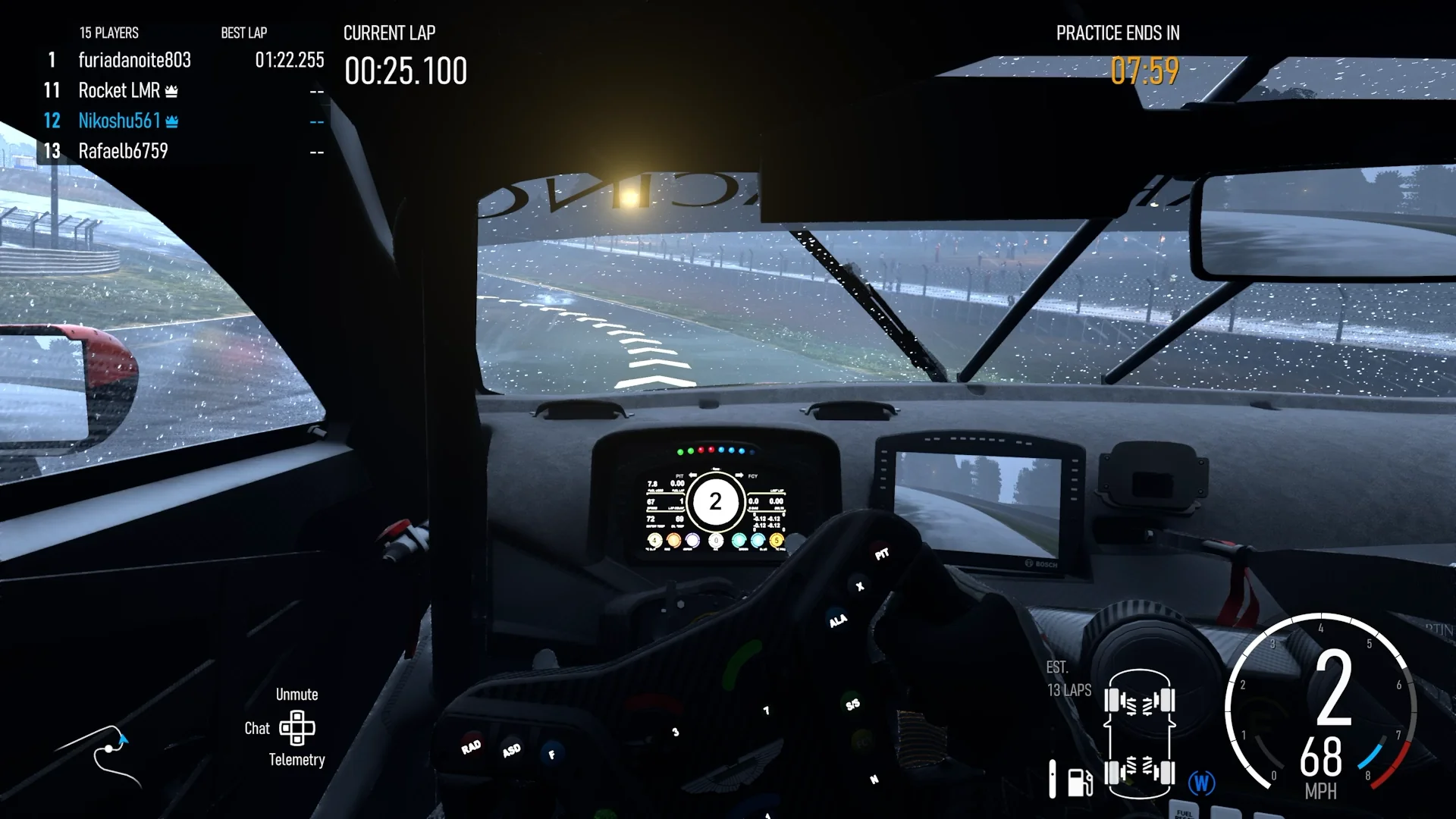Toggle the Unmute voice option
The image size is (1456, 819).
click(297, 694)
